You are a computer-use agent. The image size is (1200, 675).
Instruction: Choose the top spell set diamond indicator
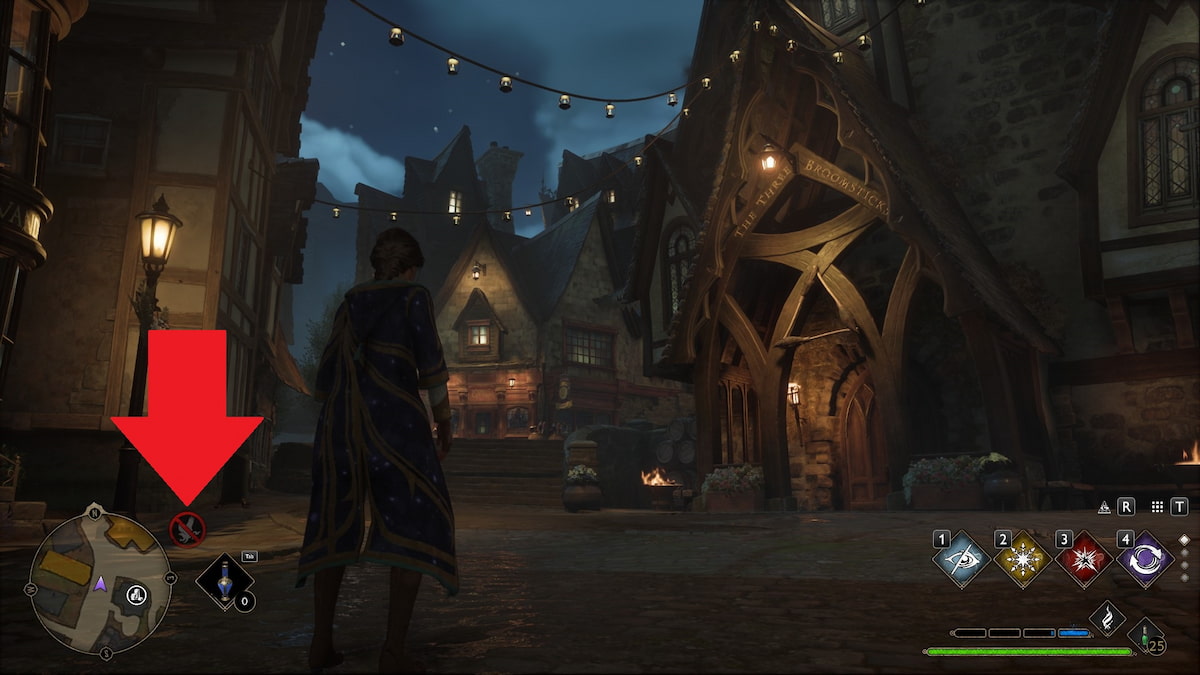[x=1186, y=538]
